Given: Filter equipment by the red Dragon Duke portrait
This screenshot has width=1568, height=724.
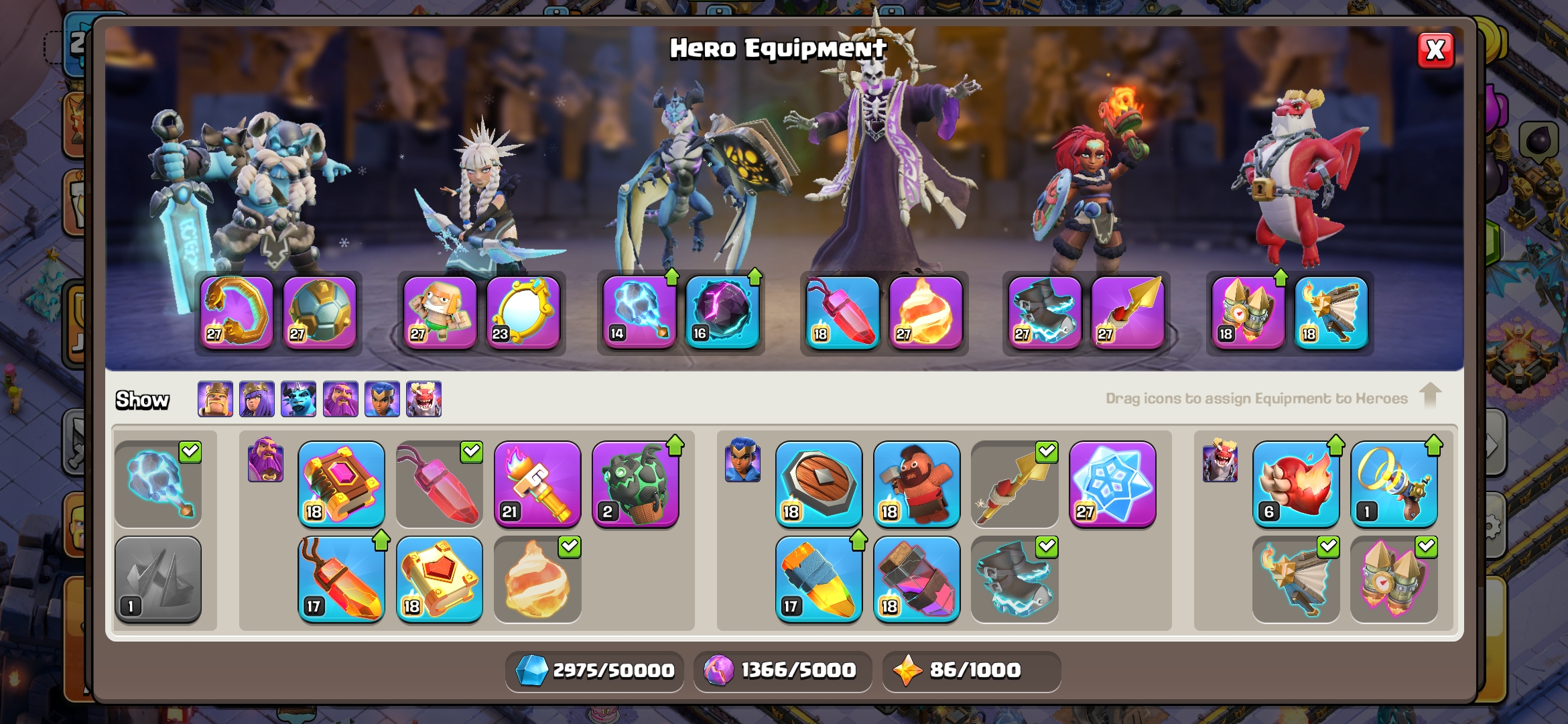Looking at the screenshot, I should (423, 399).
